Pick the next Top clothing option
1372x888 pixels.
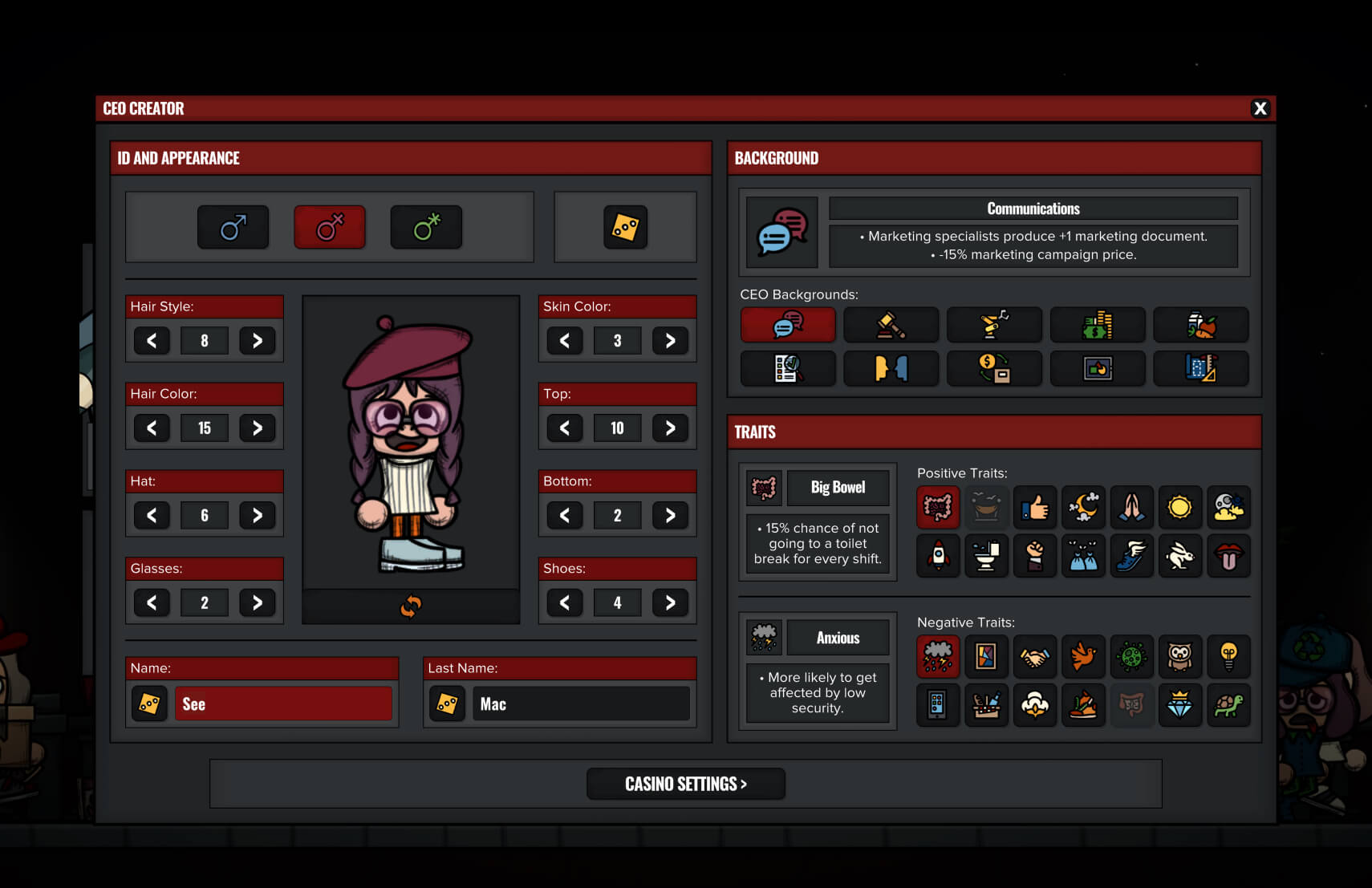670,428
